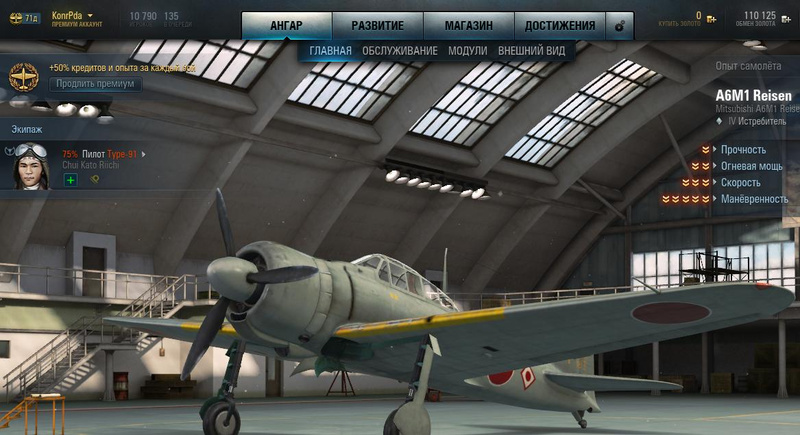
Task: Click the green plus under the pilot
Action: tap(70, 180)
